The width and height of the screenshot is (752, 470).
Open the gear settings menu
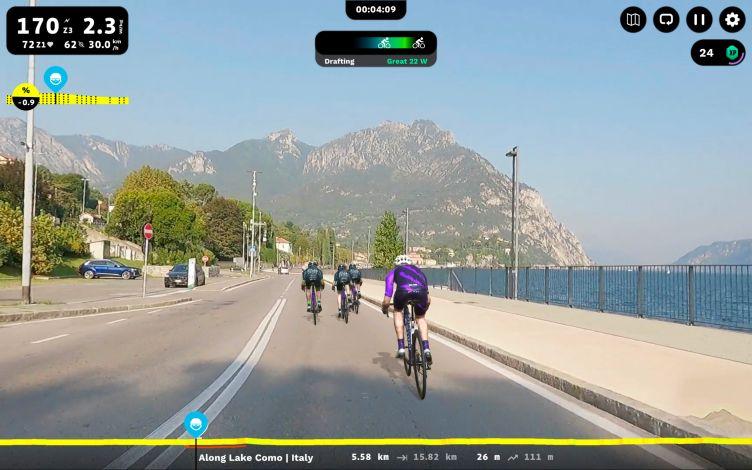(732, 19)
